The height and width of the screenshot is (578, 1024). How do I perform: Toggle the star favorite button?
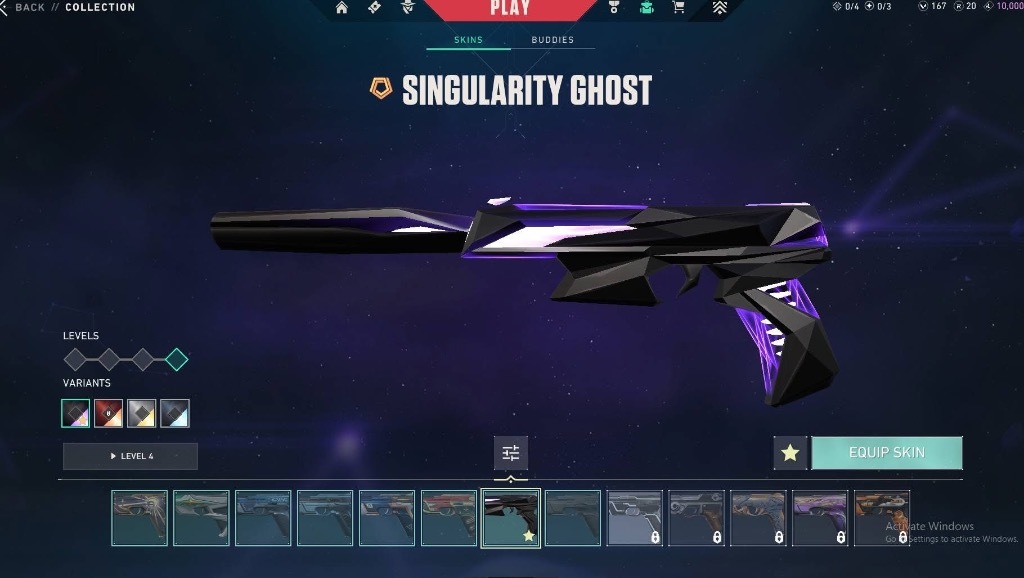click(790, 453)
